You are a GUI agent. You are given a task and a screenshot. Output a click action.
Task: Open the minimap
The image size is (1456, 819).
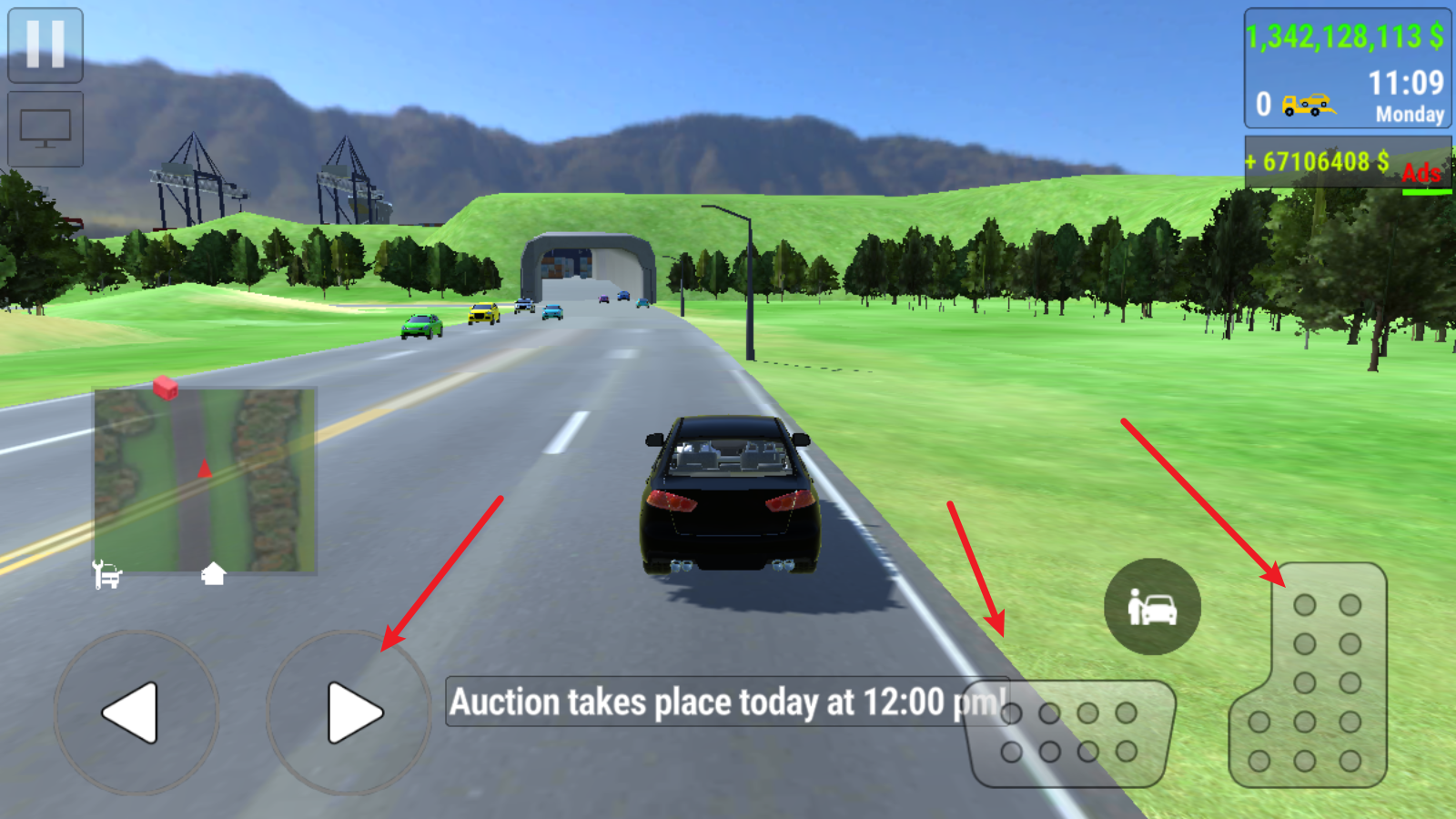pos(206,480)
